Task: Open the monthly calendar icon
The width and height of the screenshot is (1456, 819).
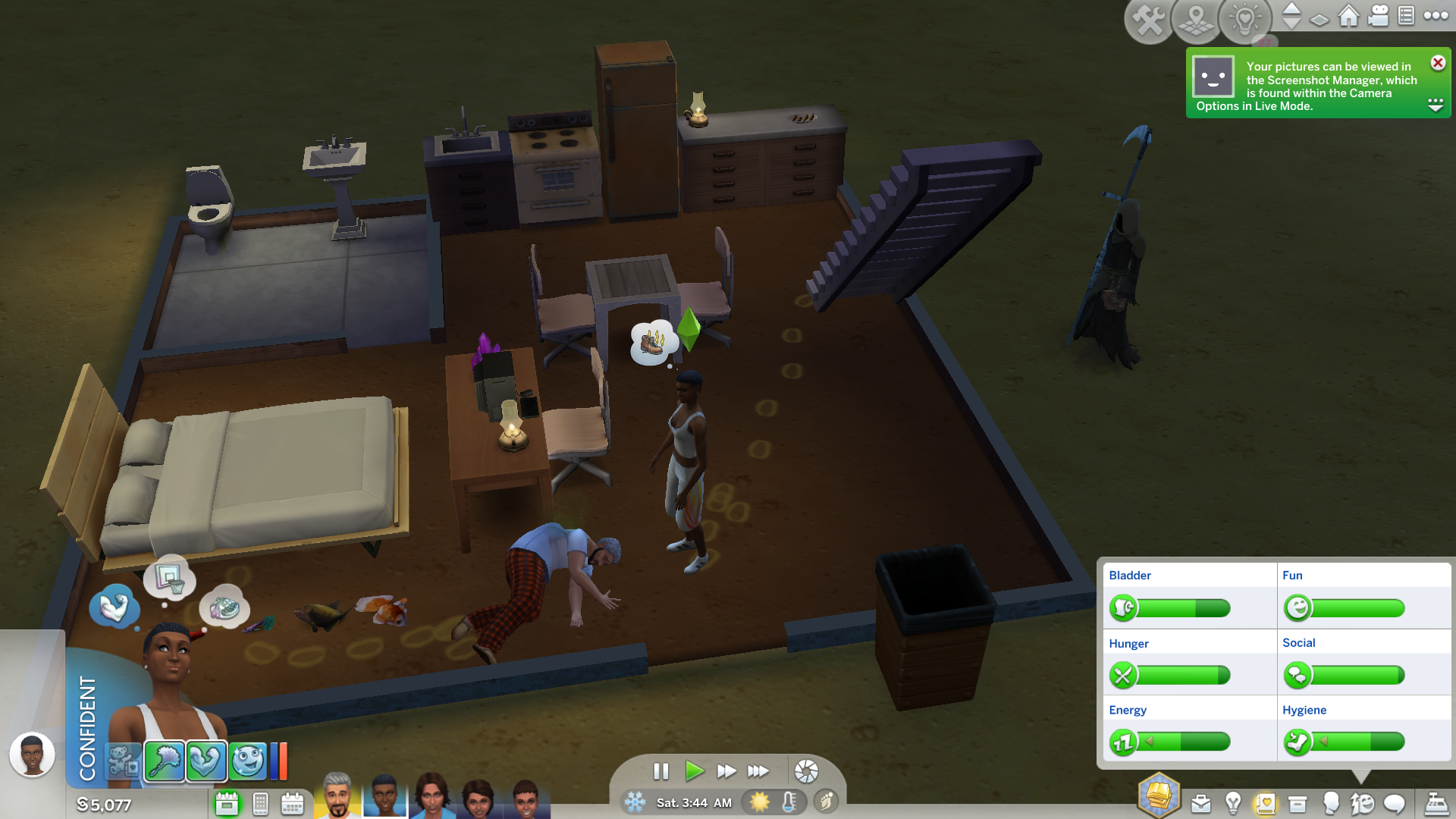Action: 292,803
